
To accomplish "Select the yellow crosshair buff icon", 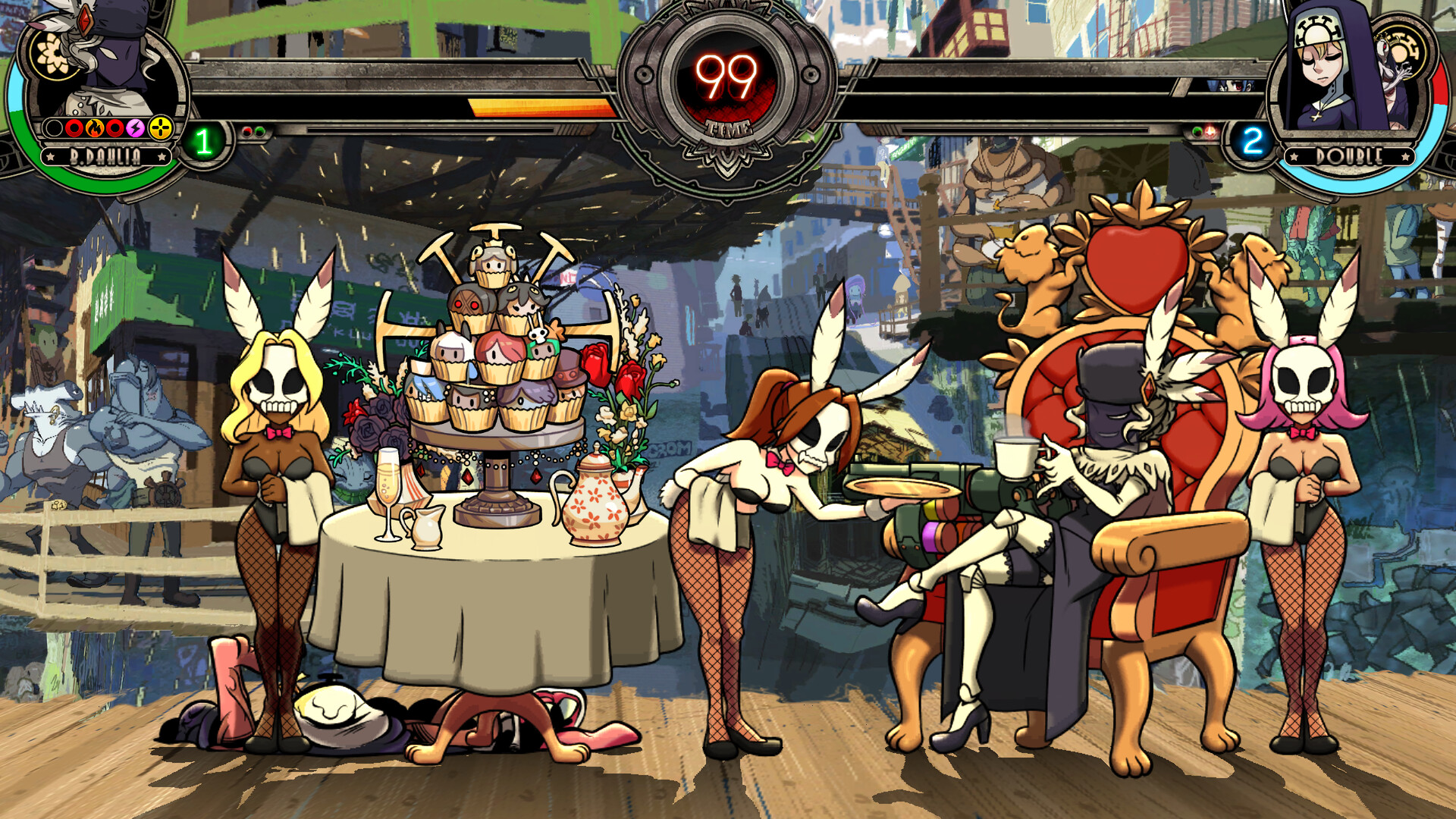I will pyautogui.click(x=159, y=127).
